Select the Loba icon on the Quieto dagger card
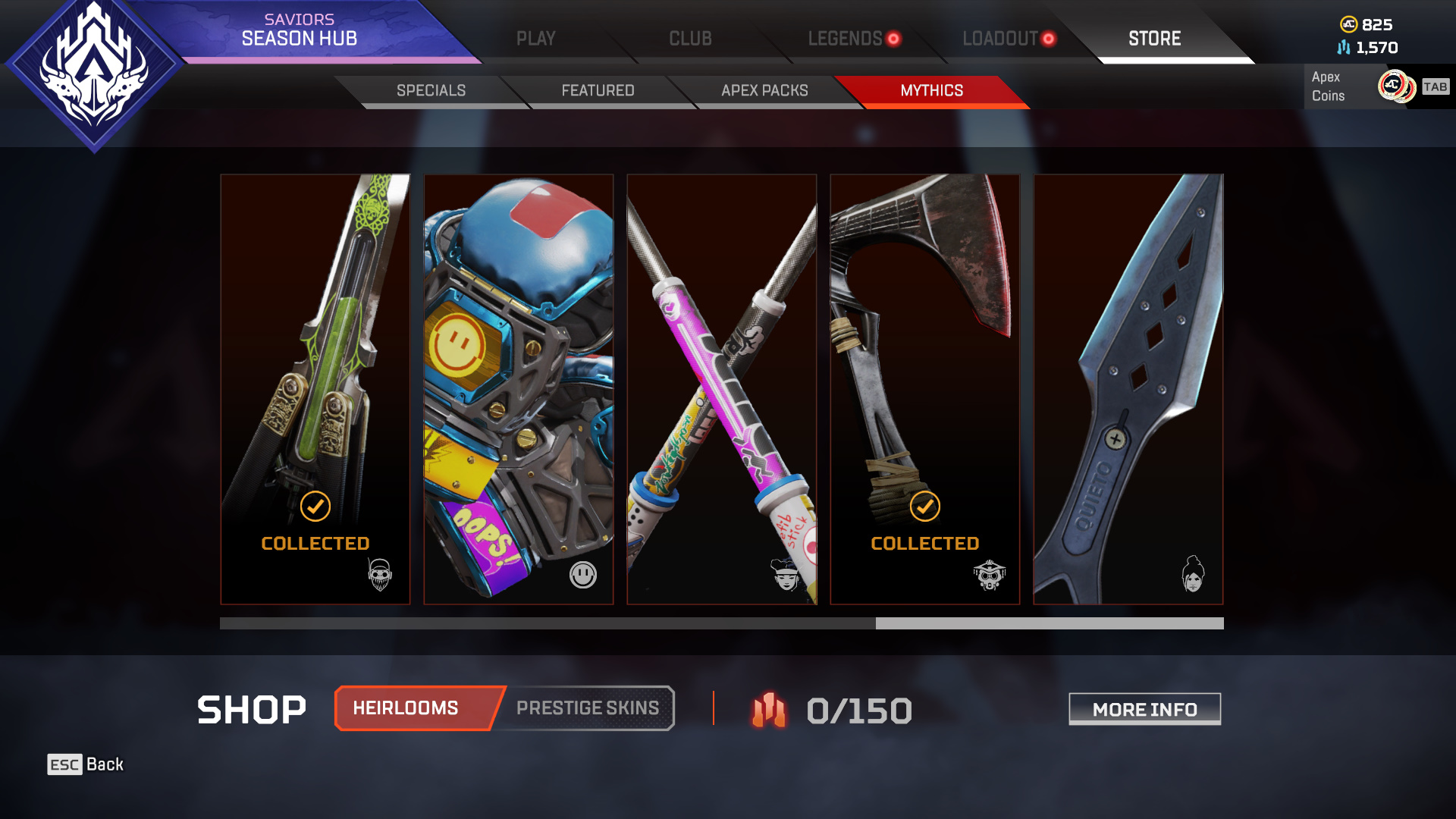Screen dimensions: 1456x819 [1192, 573]
